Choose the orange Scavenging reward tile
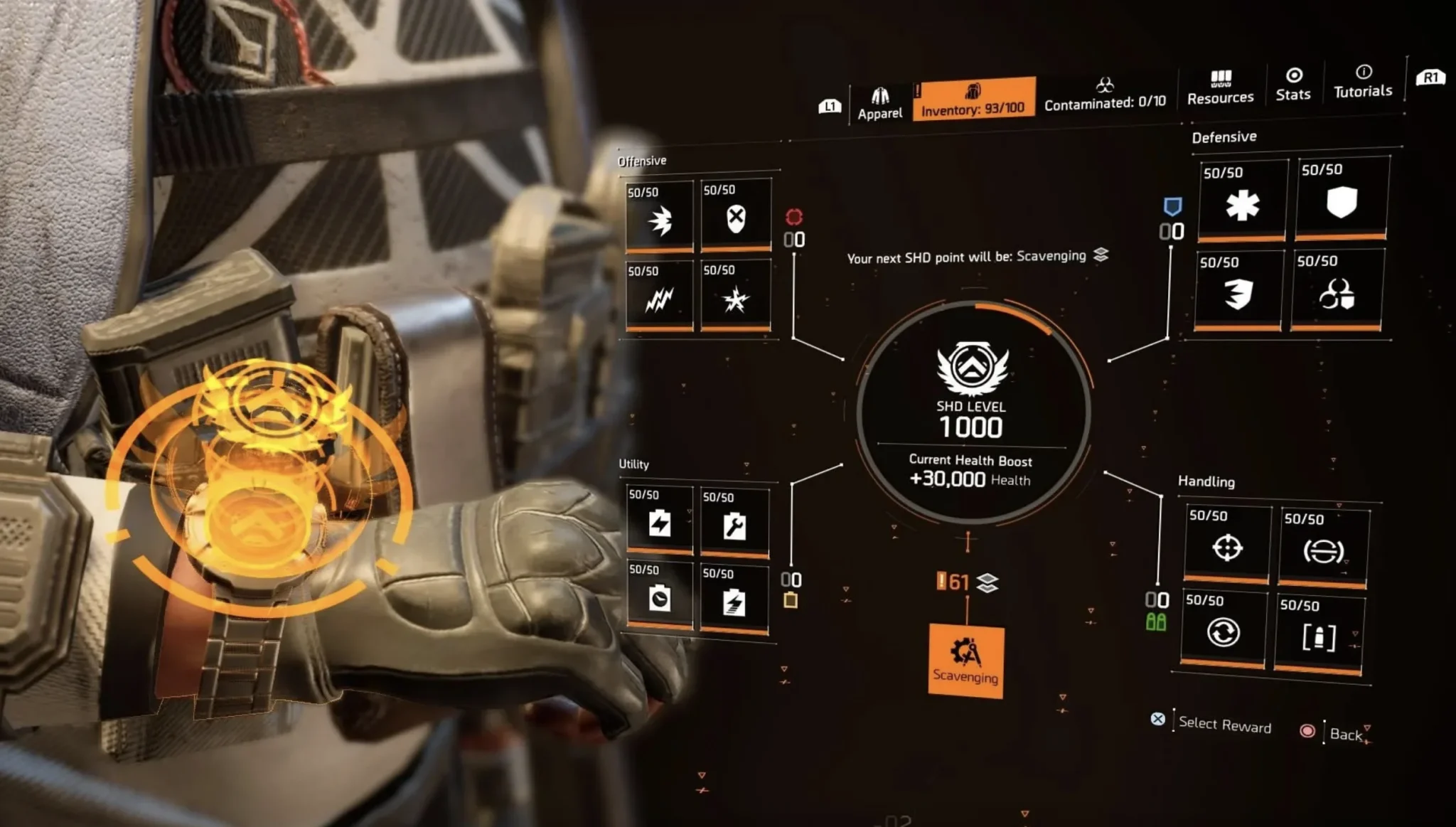 pos(966,661)
